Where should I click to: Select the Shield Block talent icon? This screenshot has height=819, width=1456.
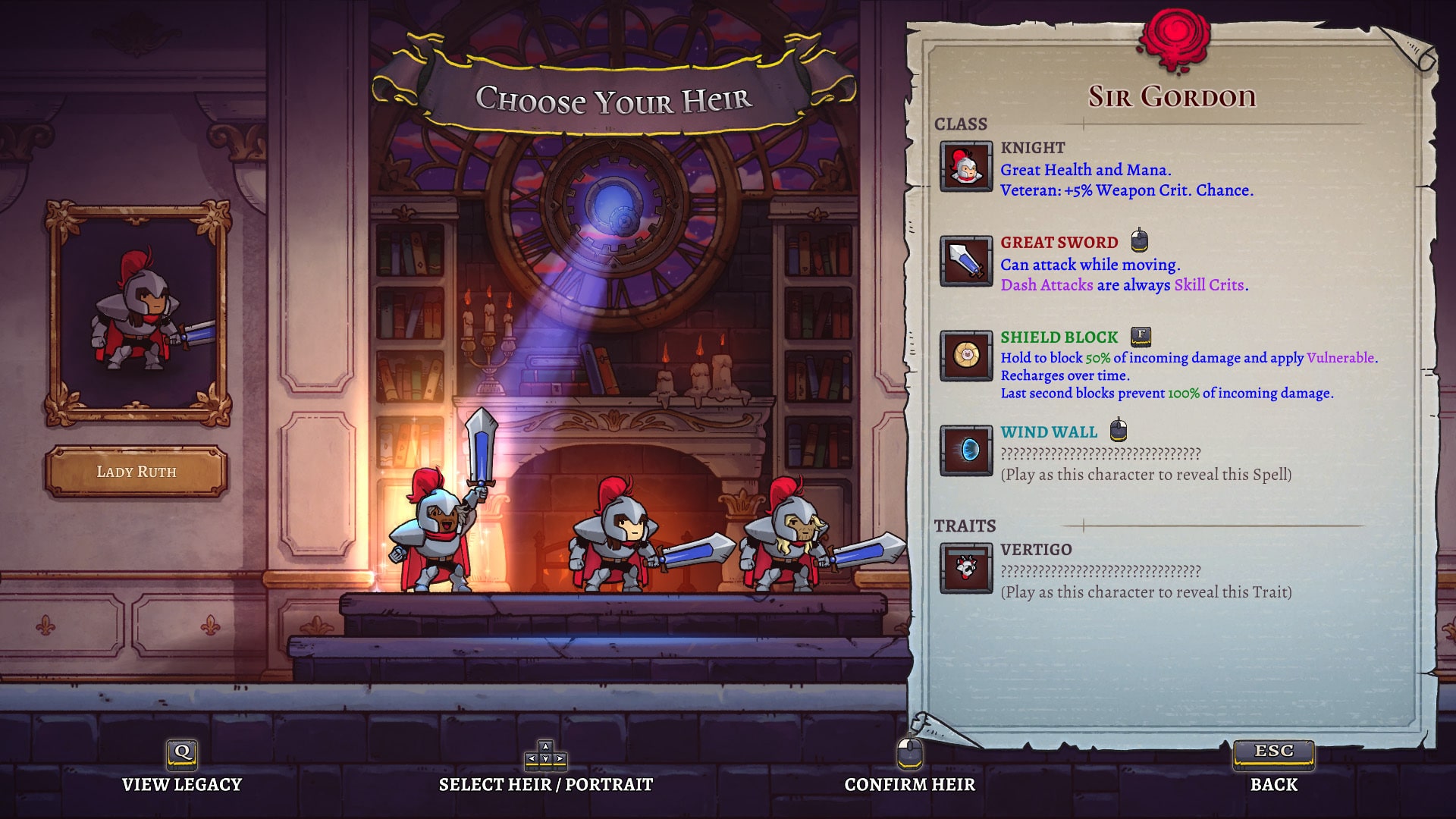[965, 356]
